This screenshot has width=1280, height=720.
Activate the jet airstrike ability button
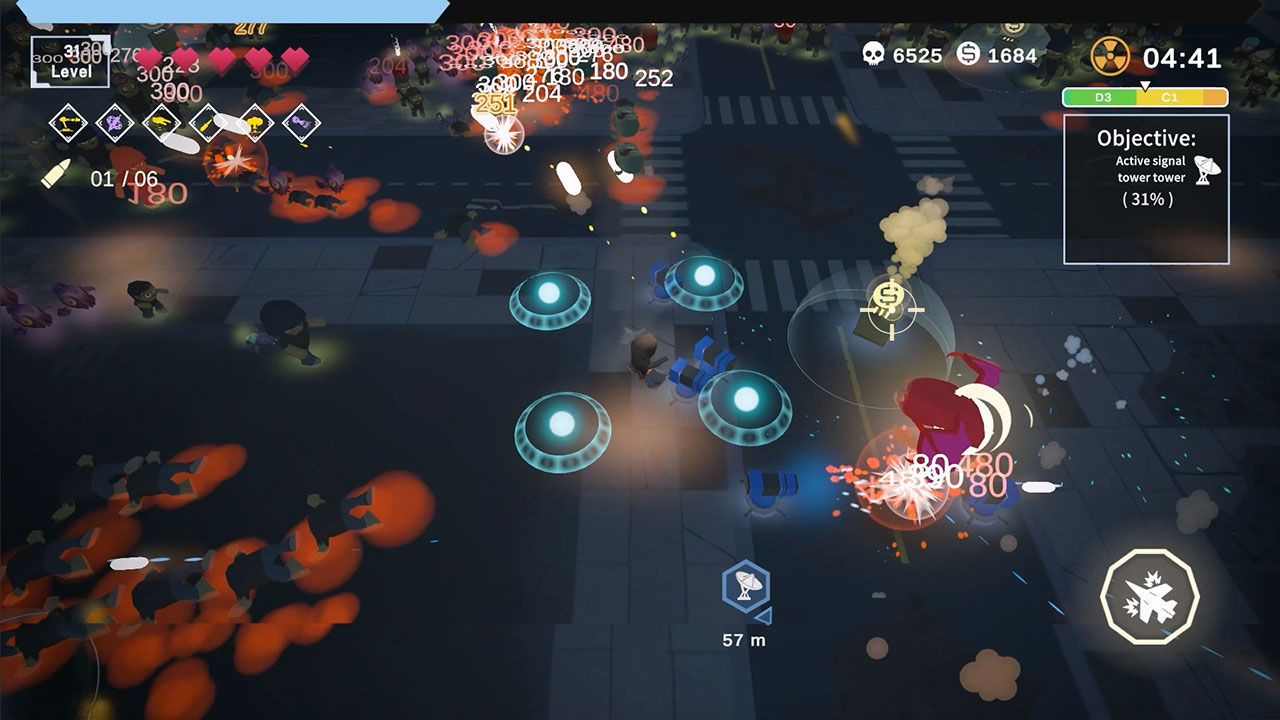(1149, 596)
